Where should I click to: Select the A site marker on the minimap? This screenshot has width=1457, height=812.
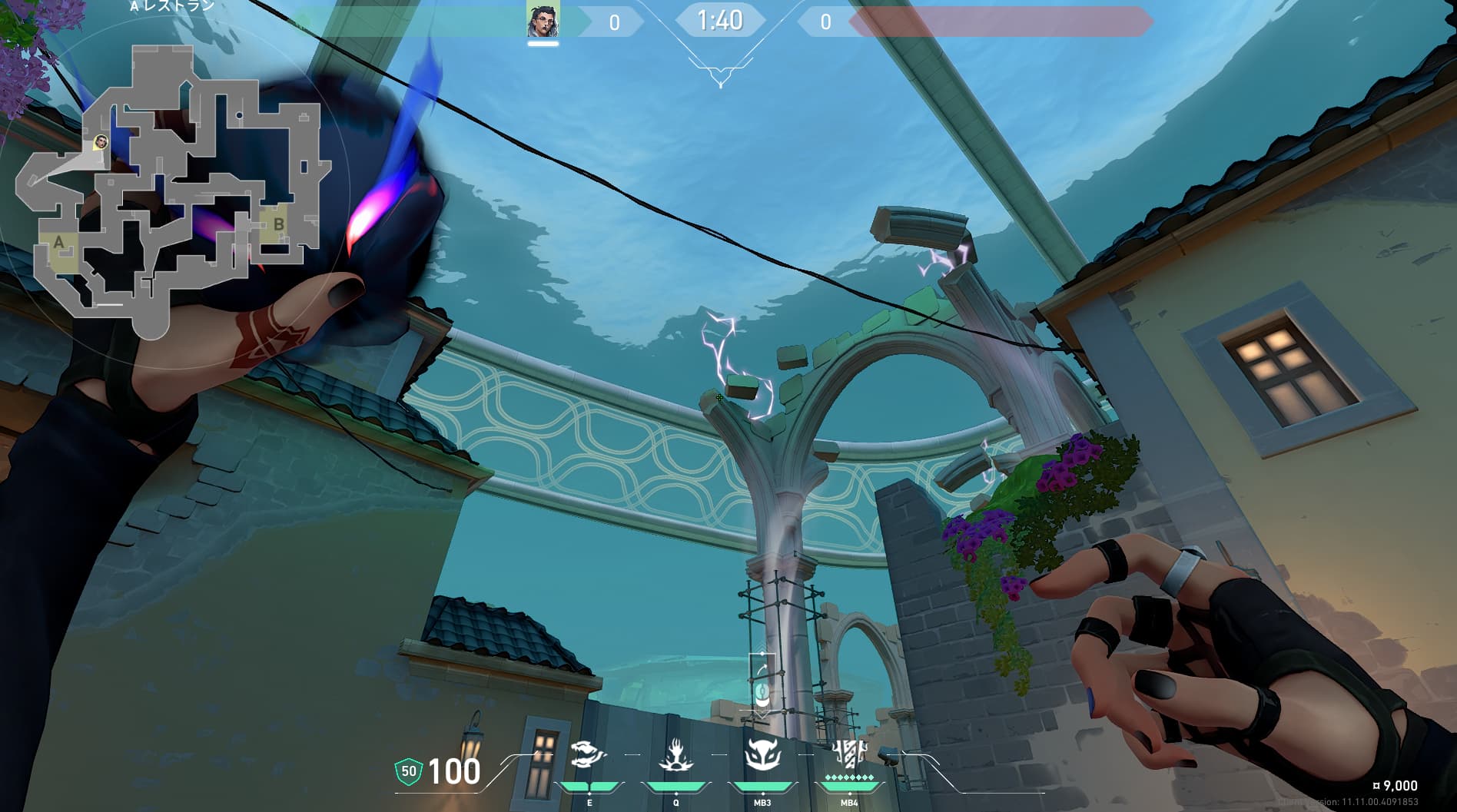point(58,243)
